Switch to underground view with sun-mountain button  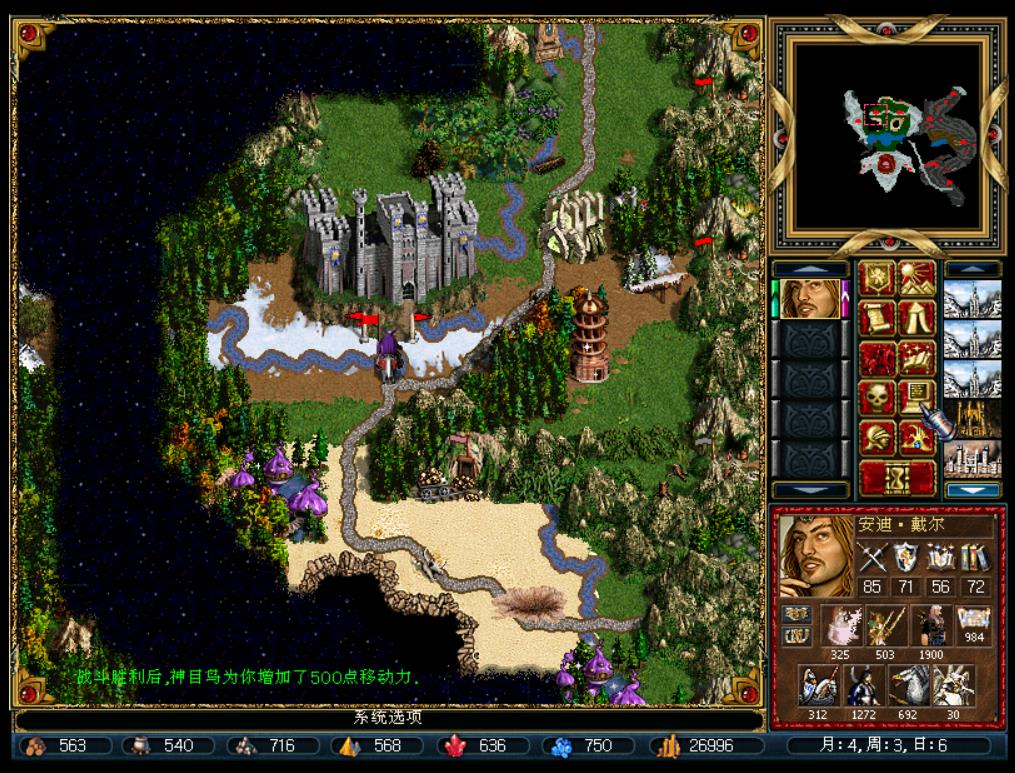coord(917,278)
